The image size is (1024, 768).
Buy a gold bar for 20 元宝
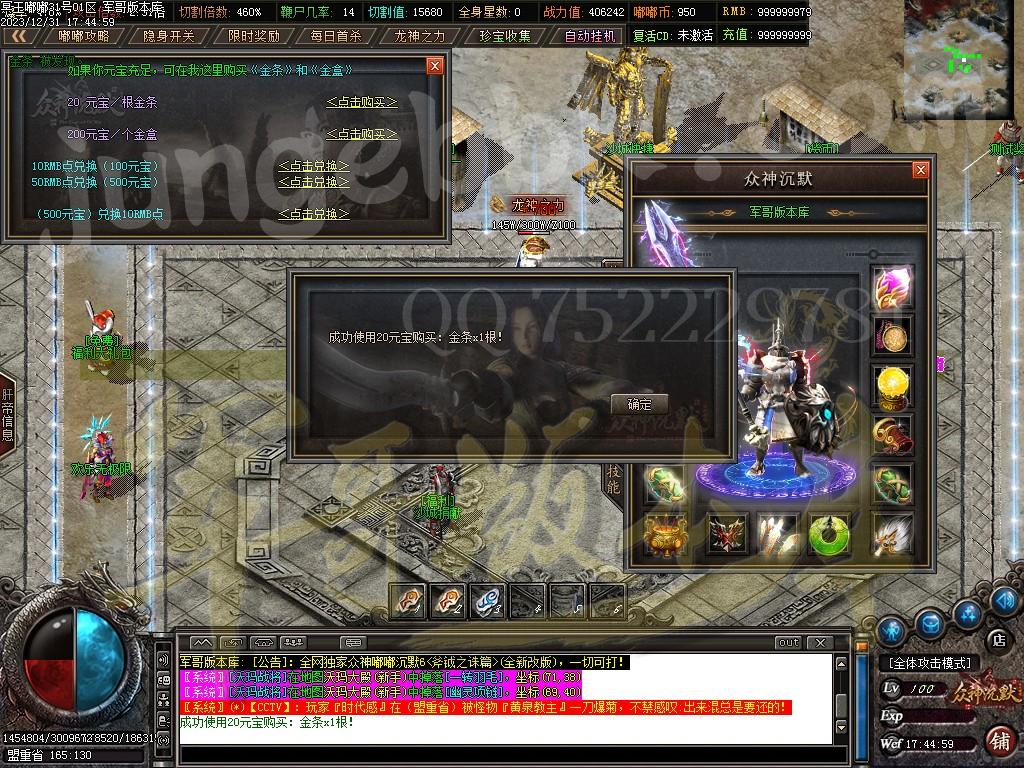361,102
